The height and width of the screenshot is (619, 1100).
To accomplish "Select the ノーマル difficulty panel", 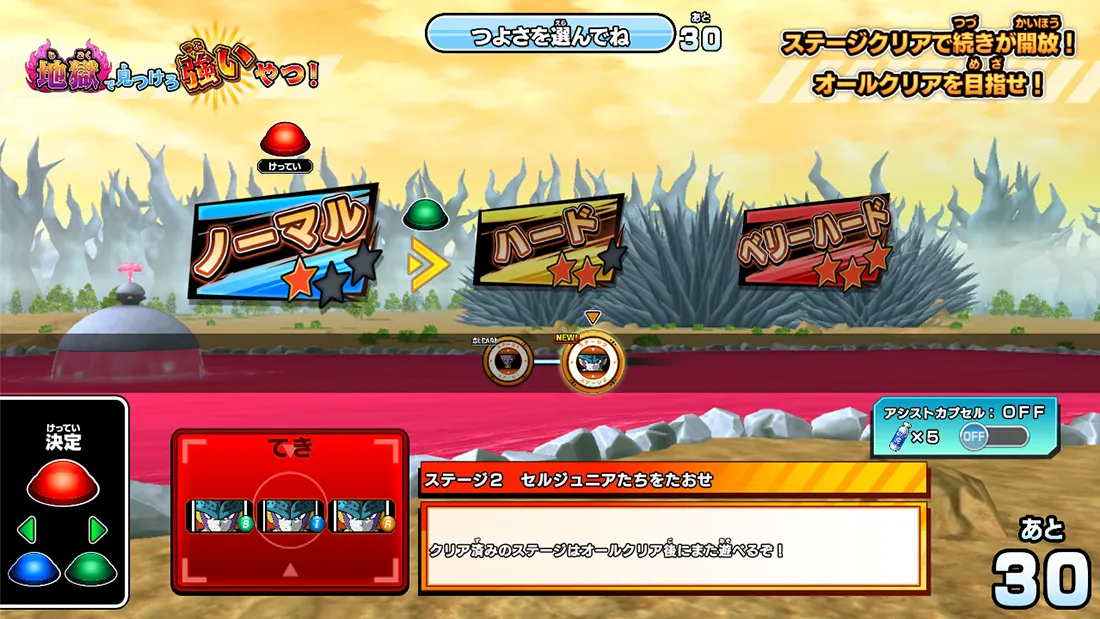I will tap(288, 243).
